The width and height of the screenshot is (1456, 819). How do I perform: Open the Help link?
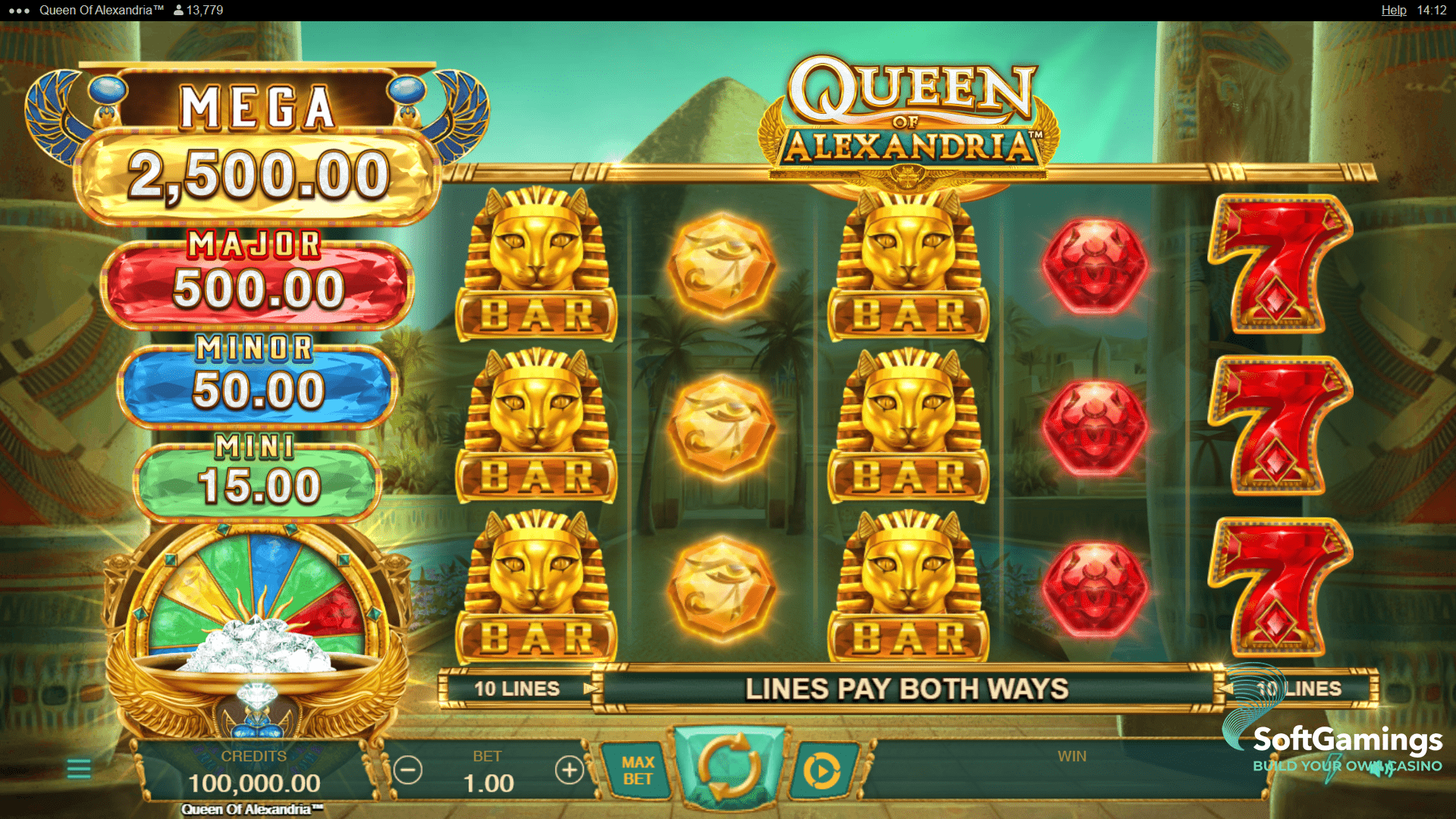[1394, 11]
